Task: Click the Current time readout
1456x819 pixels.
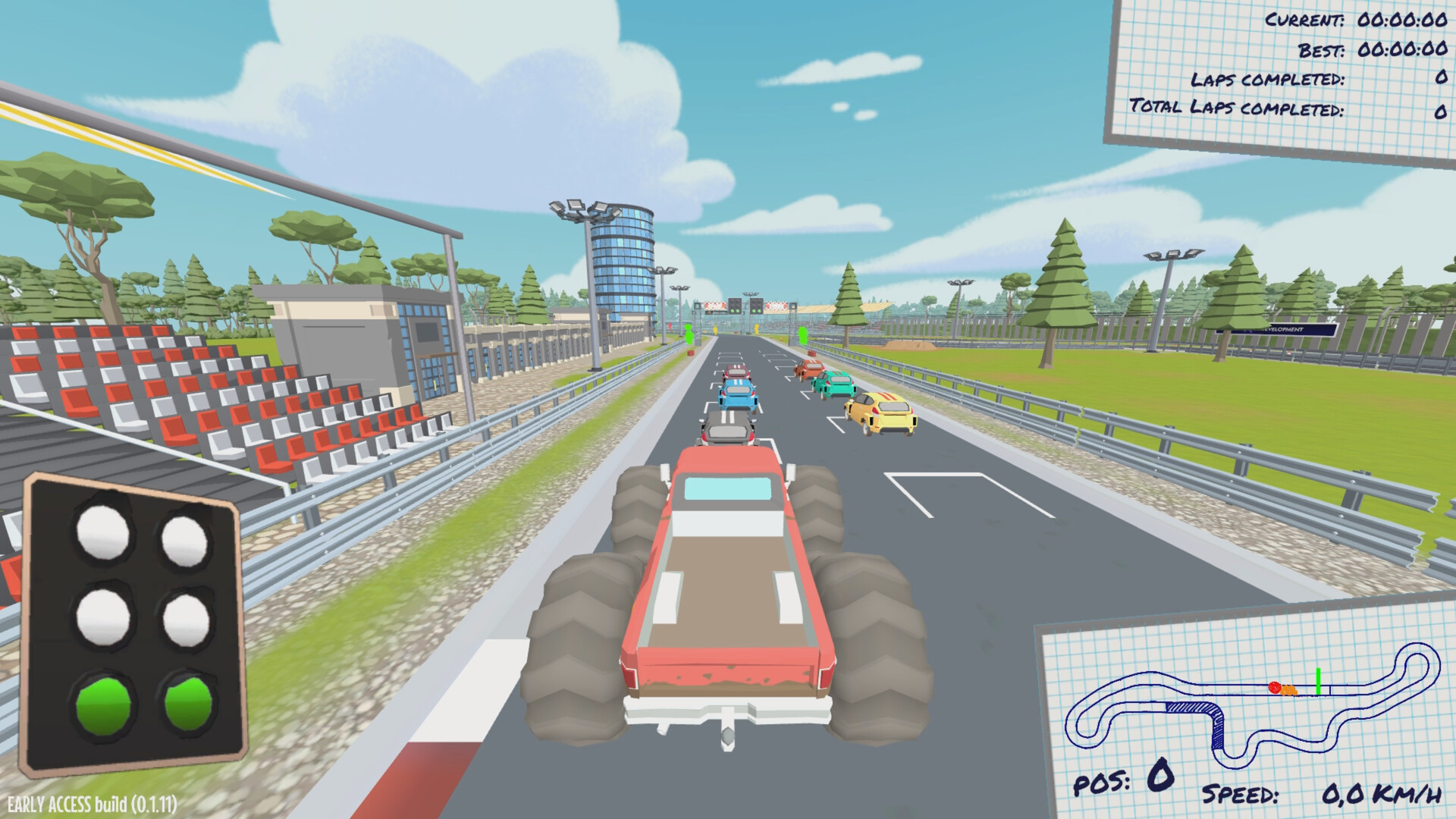Action: click(1354, 21)
